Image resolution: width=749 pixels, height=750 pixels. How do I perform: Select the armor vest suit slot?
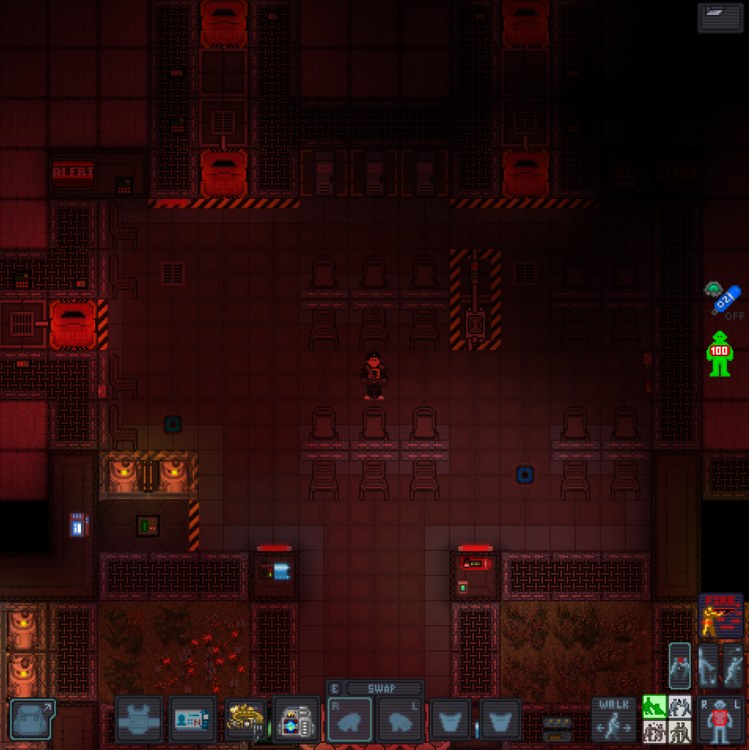click(139, 718)
